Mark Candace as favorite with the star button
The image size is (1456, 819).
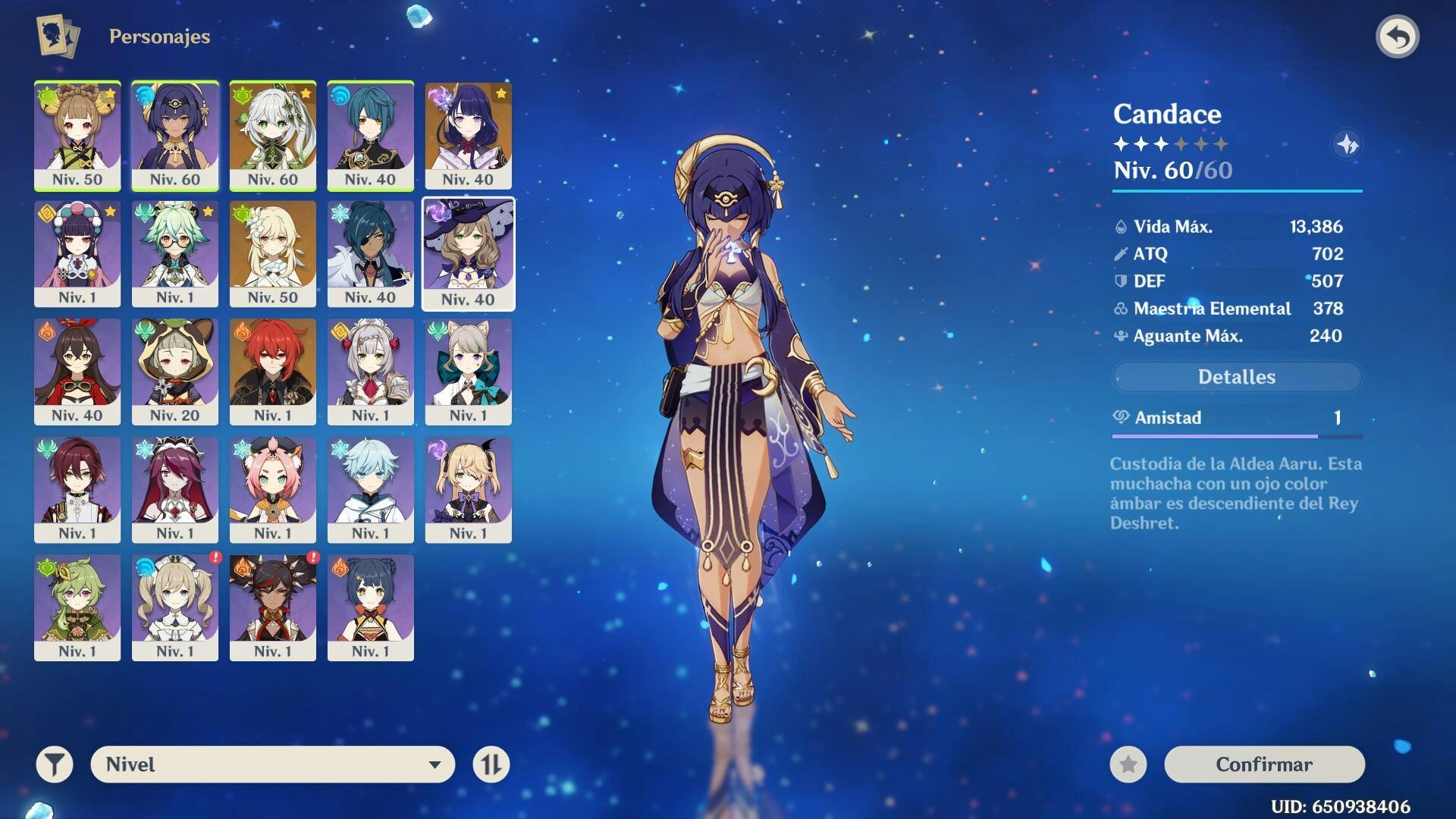tap(1128, 764)
